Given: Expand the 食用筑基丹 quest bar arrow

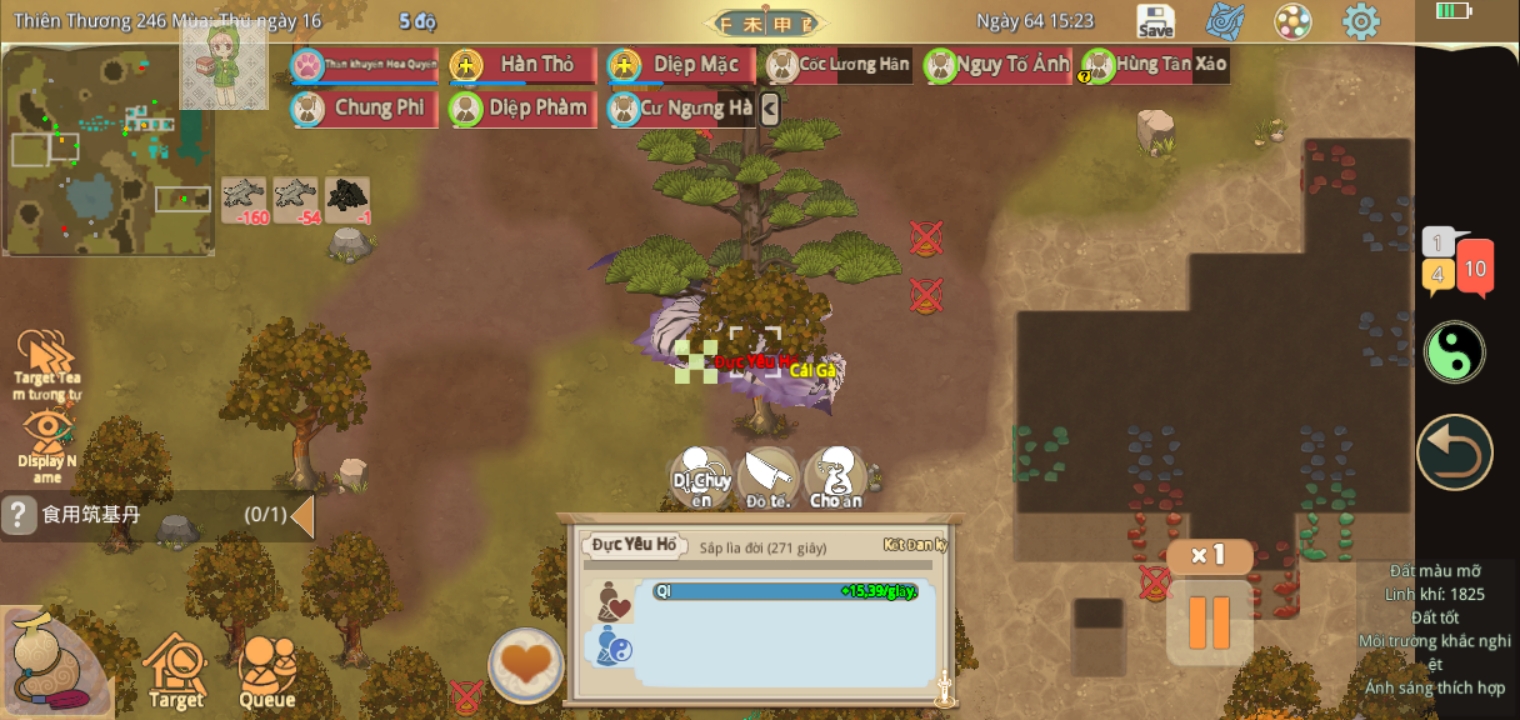Looking at the screenshot, I should [303, 516].
